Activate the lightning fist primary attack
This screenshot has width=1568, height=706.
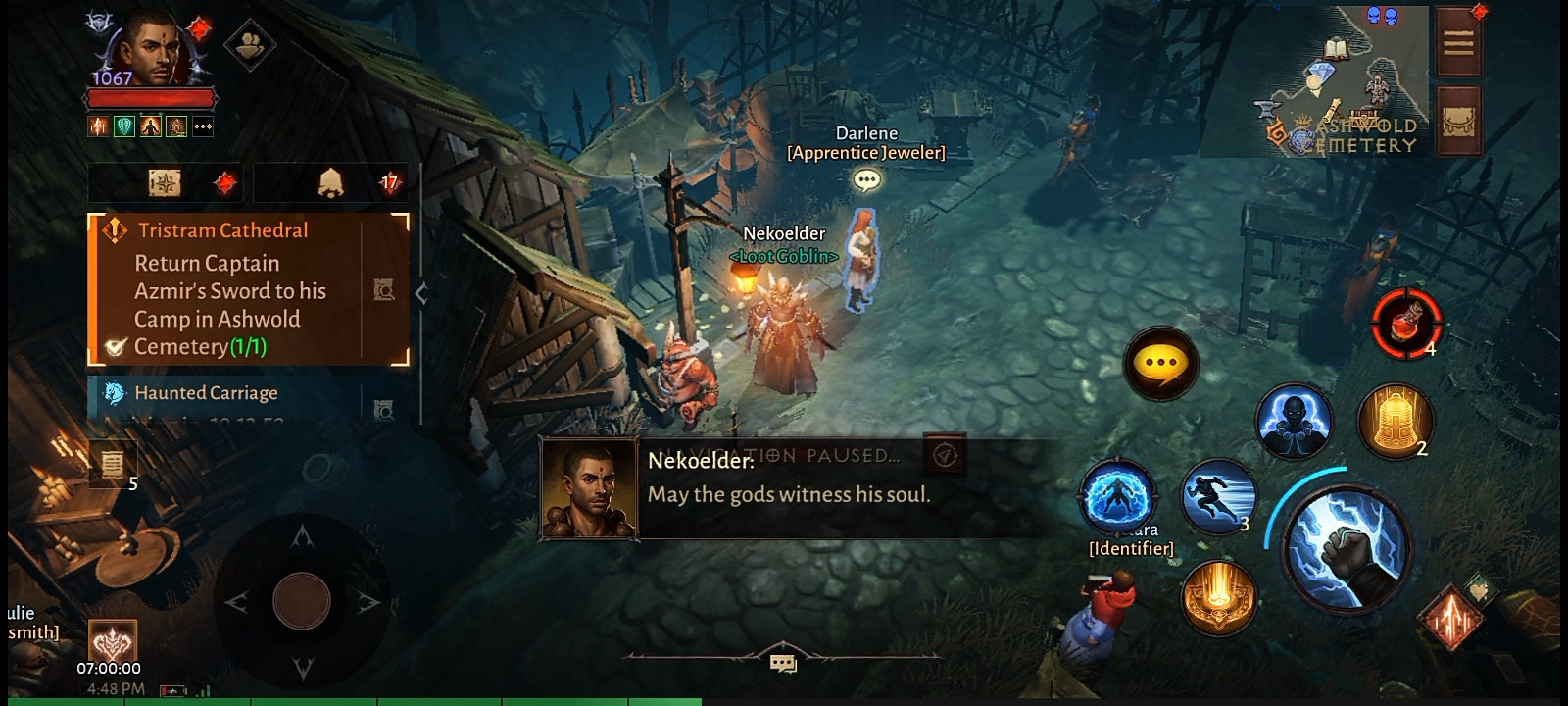[1347, 545]
